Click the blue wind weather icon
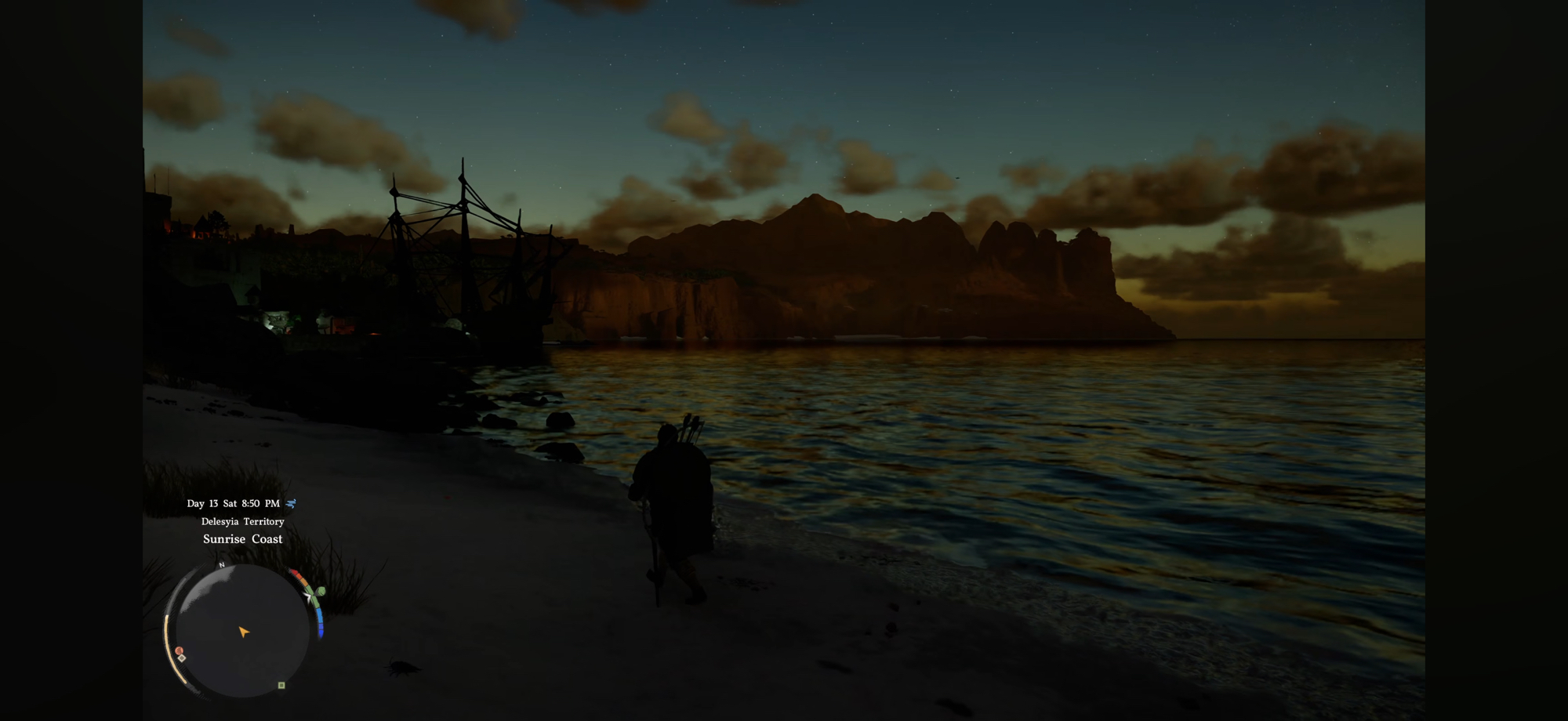Screen dimensions: 1568x721 [291, 504]
